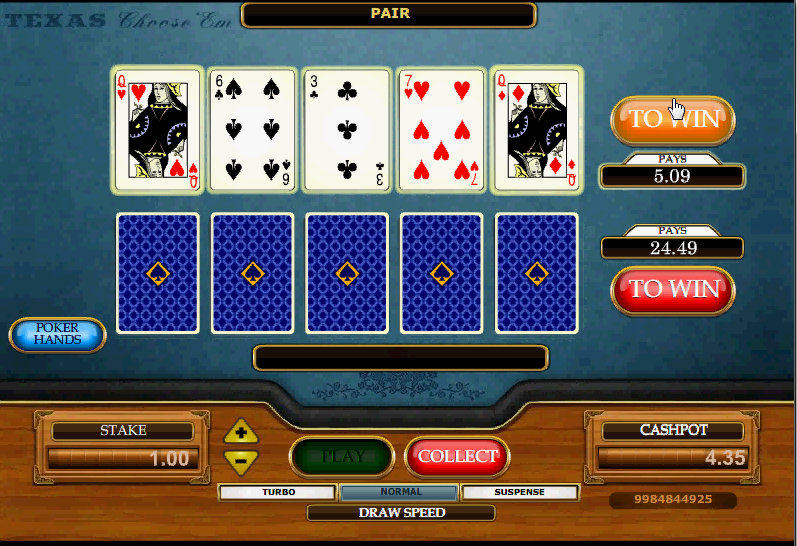Increase the stake with the plus button

coord(241,433)
